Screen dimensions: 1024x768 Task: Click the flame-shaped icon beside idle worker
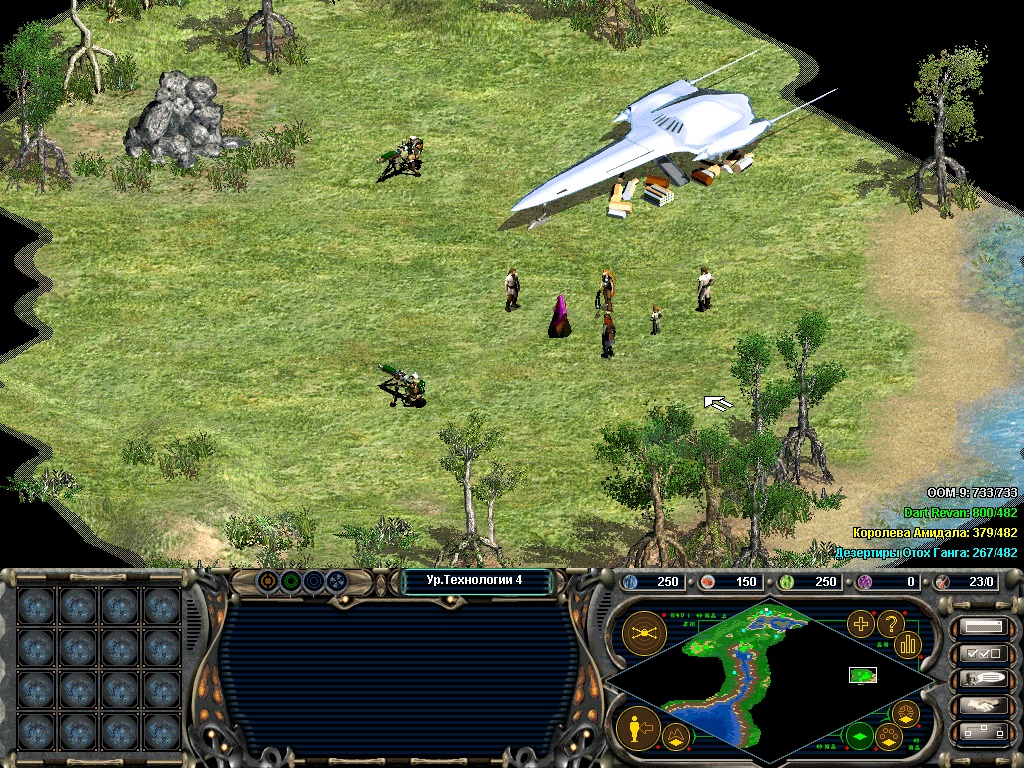tap(675, 738)
